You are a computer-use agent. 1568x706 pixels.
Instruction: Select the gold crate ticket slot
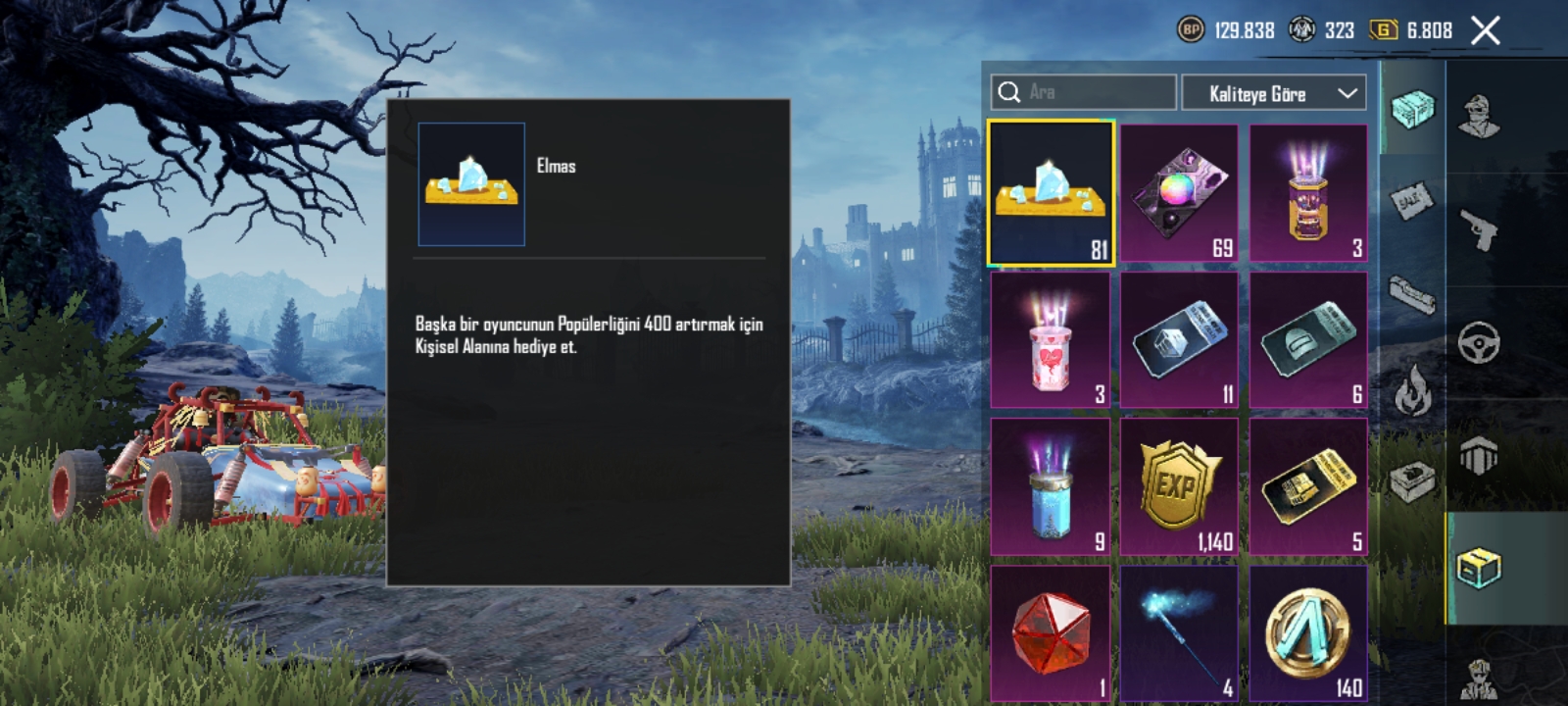1308,486
